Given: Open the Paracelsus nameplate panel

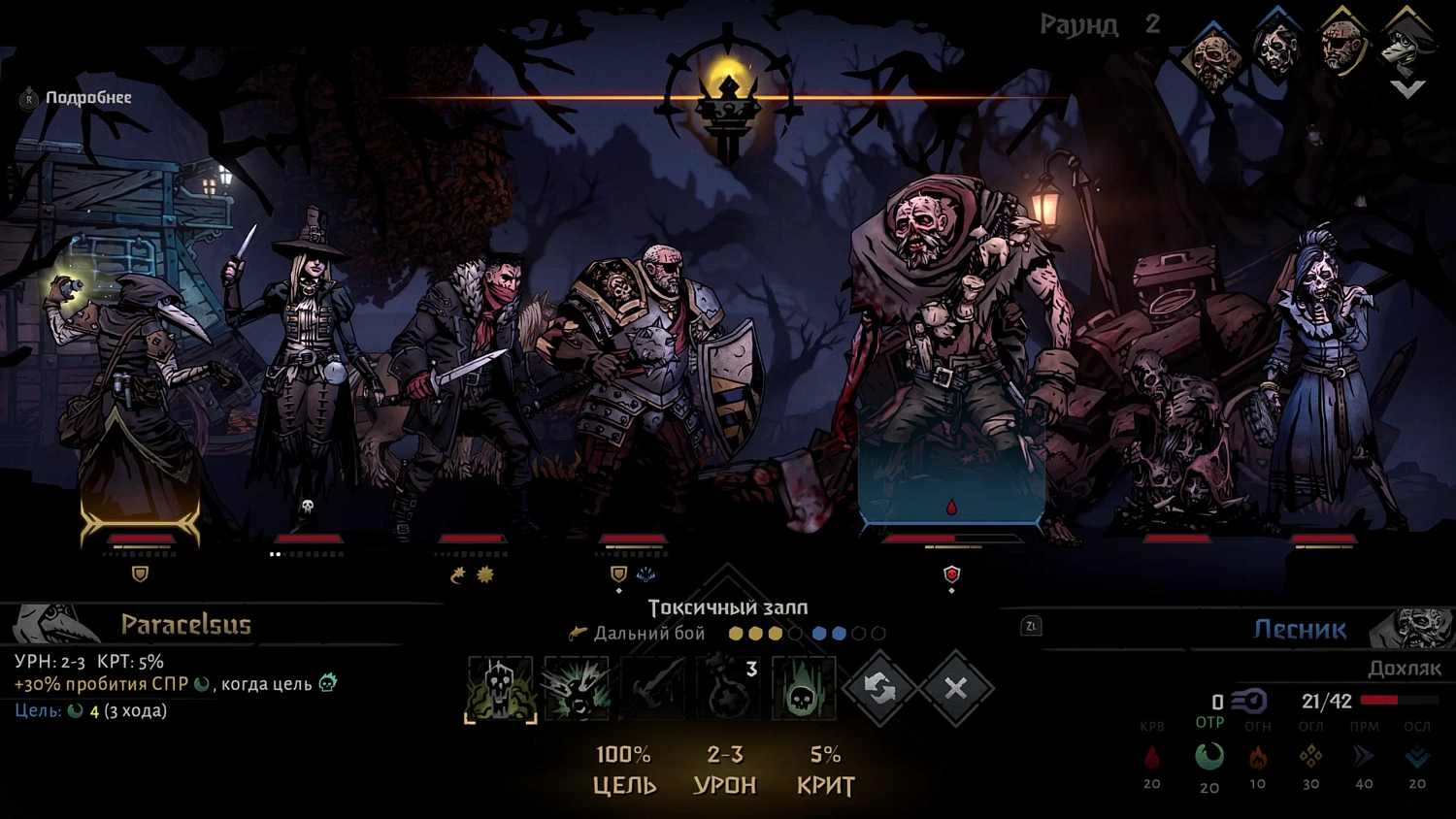Looking at the screenshot, I should 186,626.
